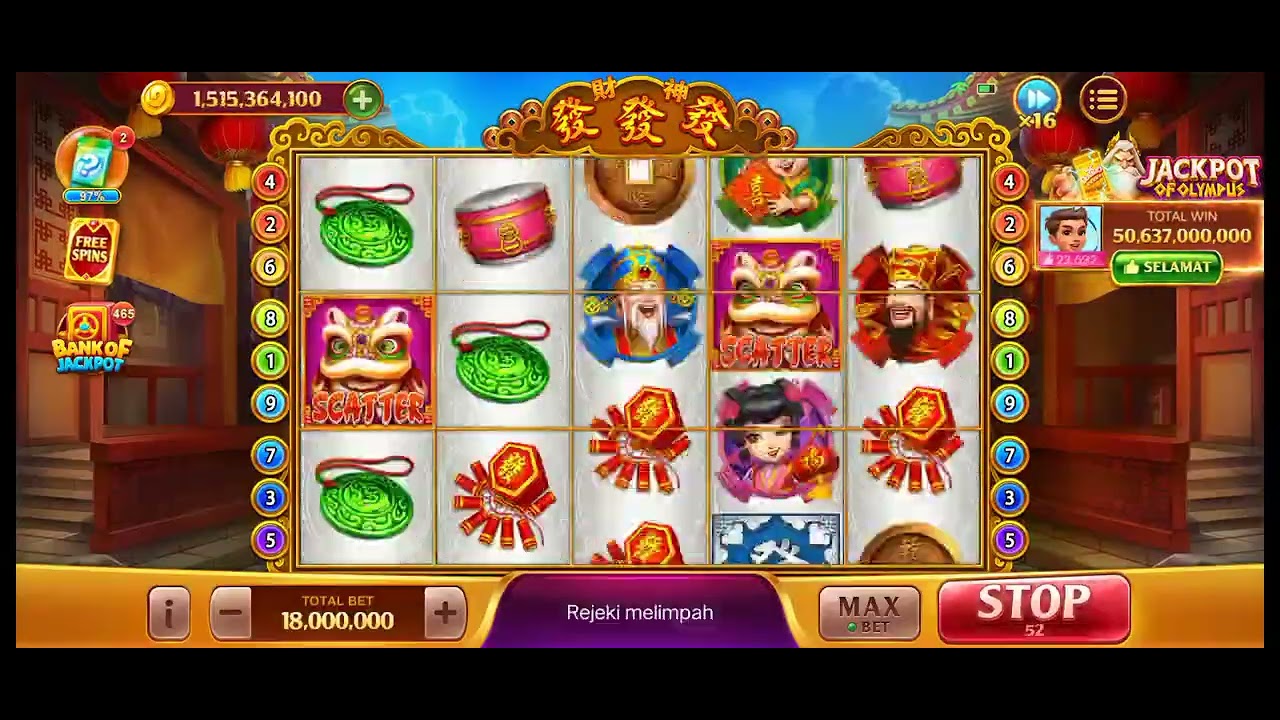Viewport: 1280px width, 720px height.
Task: Open the info paytable button
Action: tap(169, 612)
